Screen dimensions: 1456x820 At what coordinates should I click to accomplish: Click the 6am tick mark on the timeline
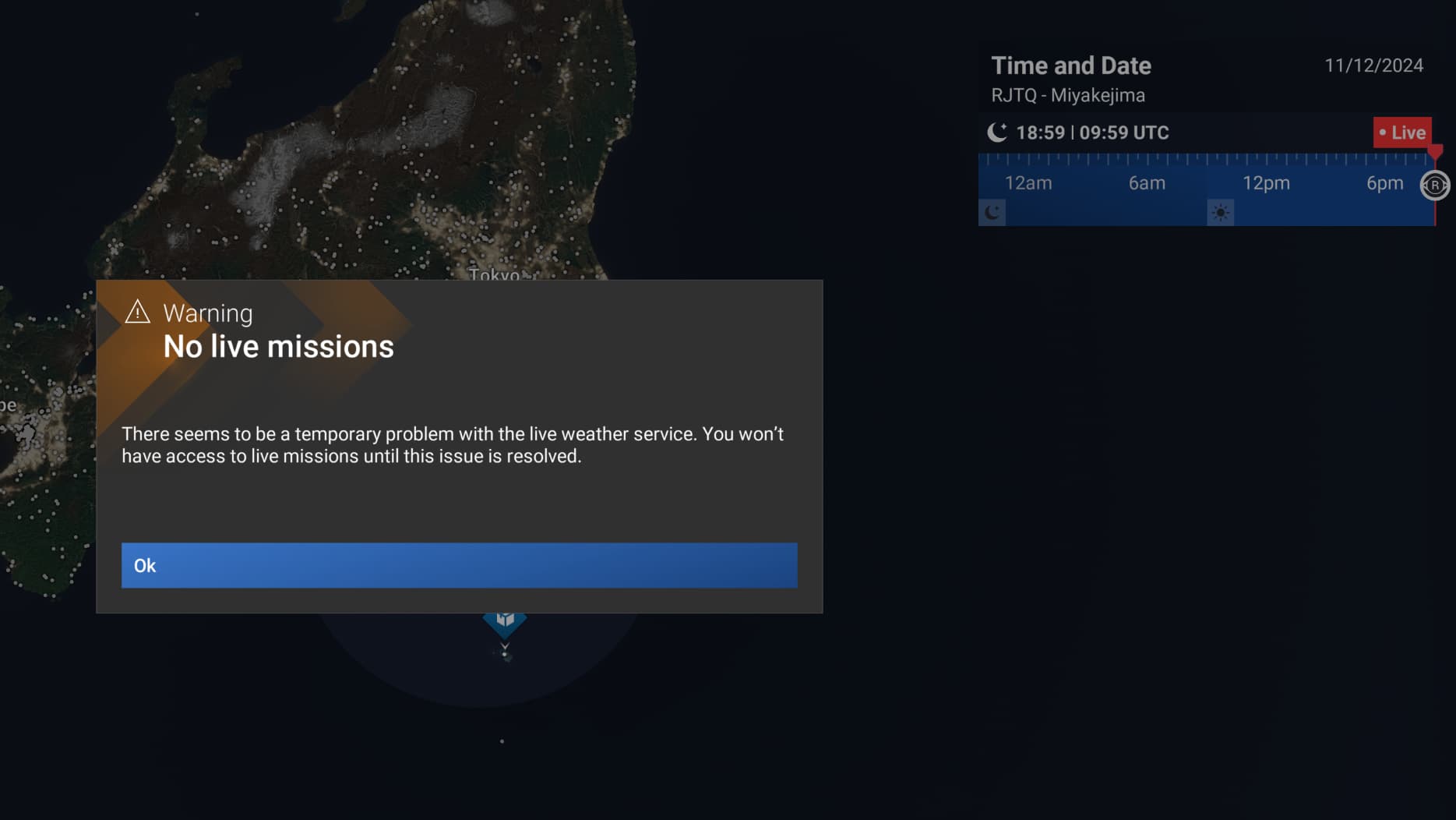point(1146,183)
